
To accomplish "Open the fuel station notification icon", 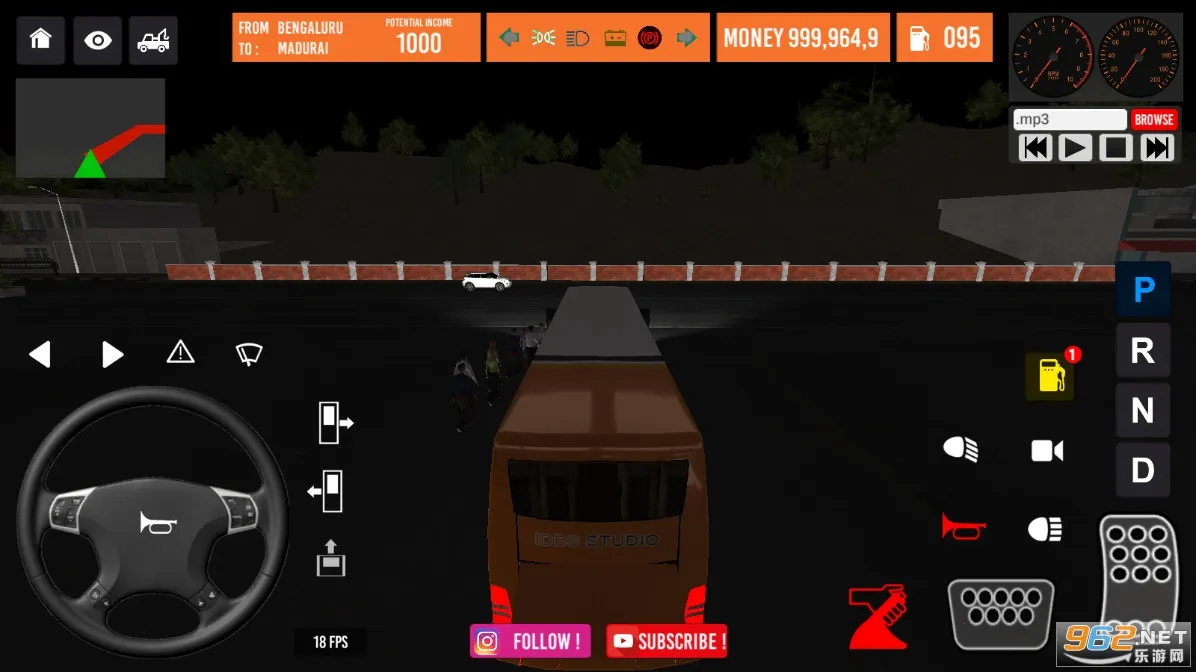I will coord(1051,375).
